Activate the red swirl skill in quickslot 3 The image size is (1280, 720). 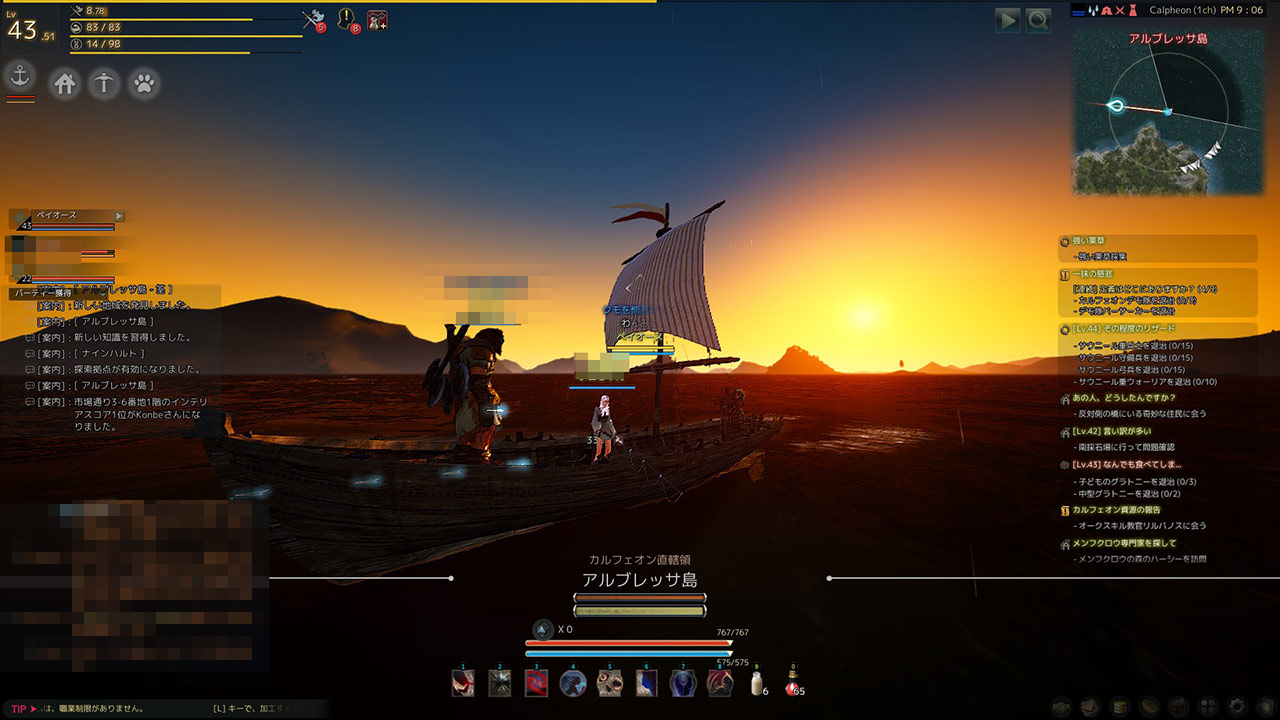point(537,683)
